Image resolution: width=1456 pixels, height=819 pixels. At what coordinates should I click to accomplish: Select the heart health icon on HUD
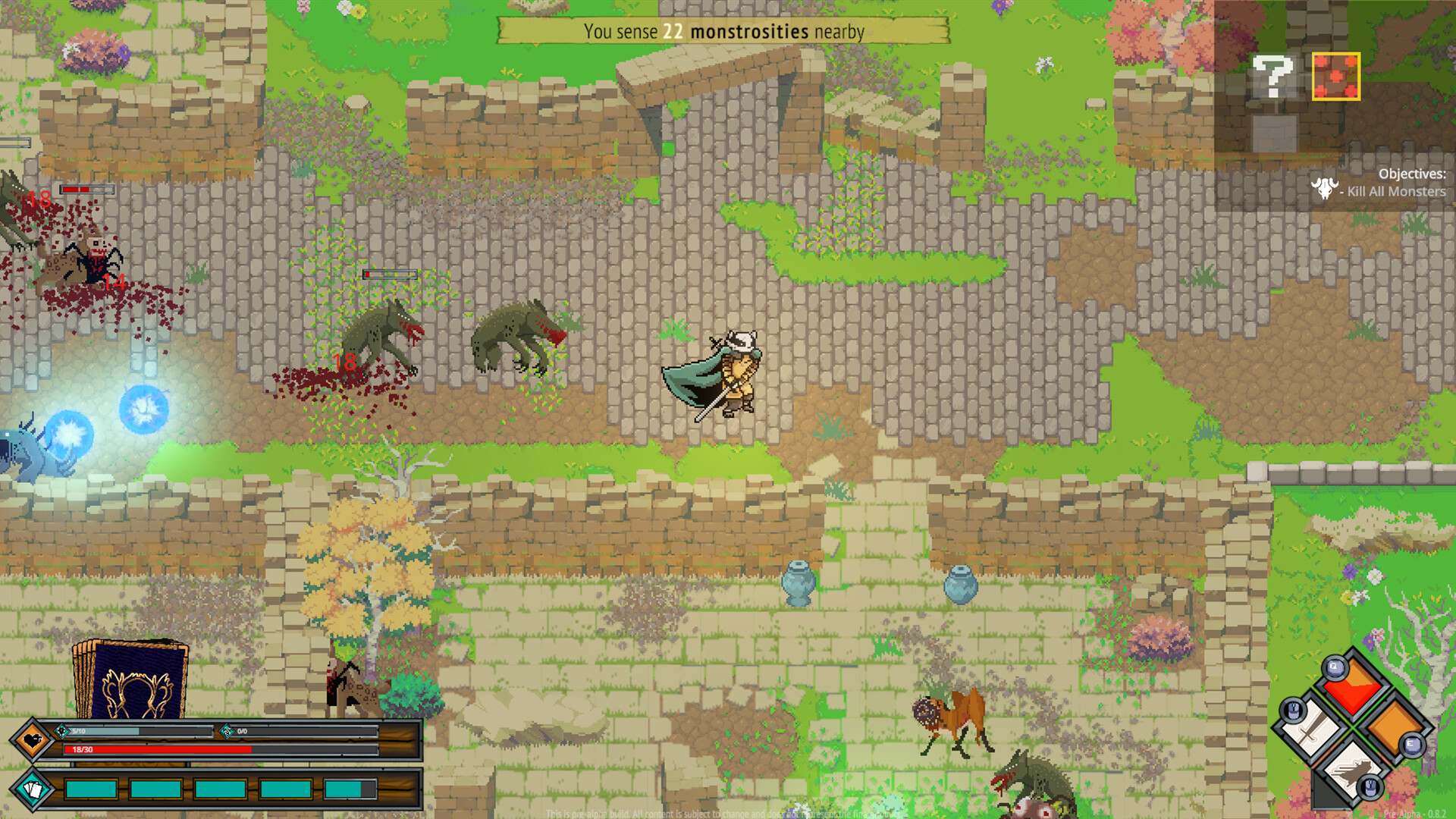click(x=32, y=739)
